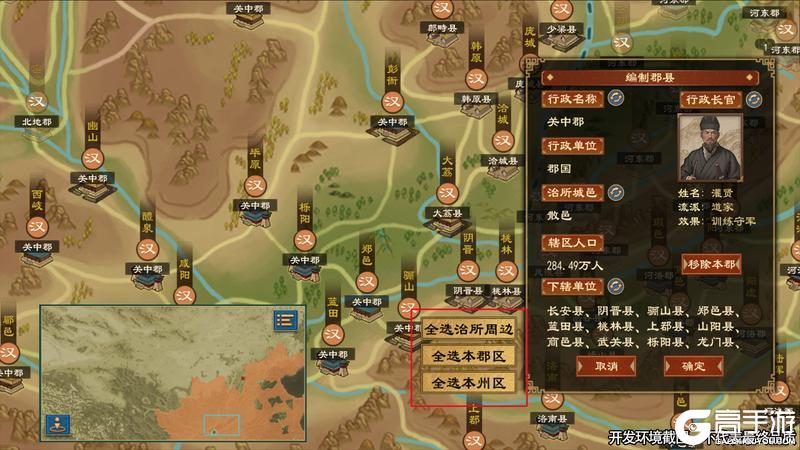Viewport: 800px width, 450px height.
Task: Select the 大荔县 city on the map
Action: (447, 190)
